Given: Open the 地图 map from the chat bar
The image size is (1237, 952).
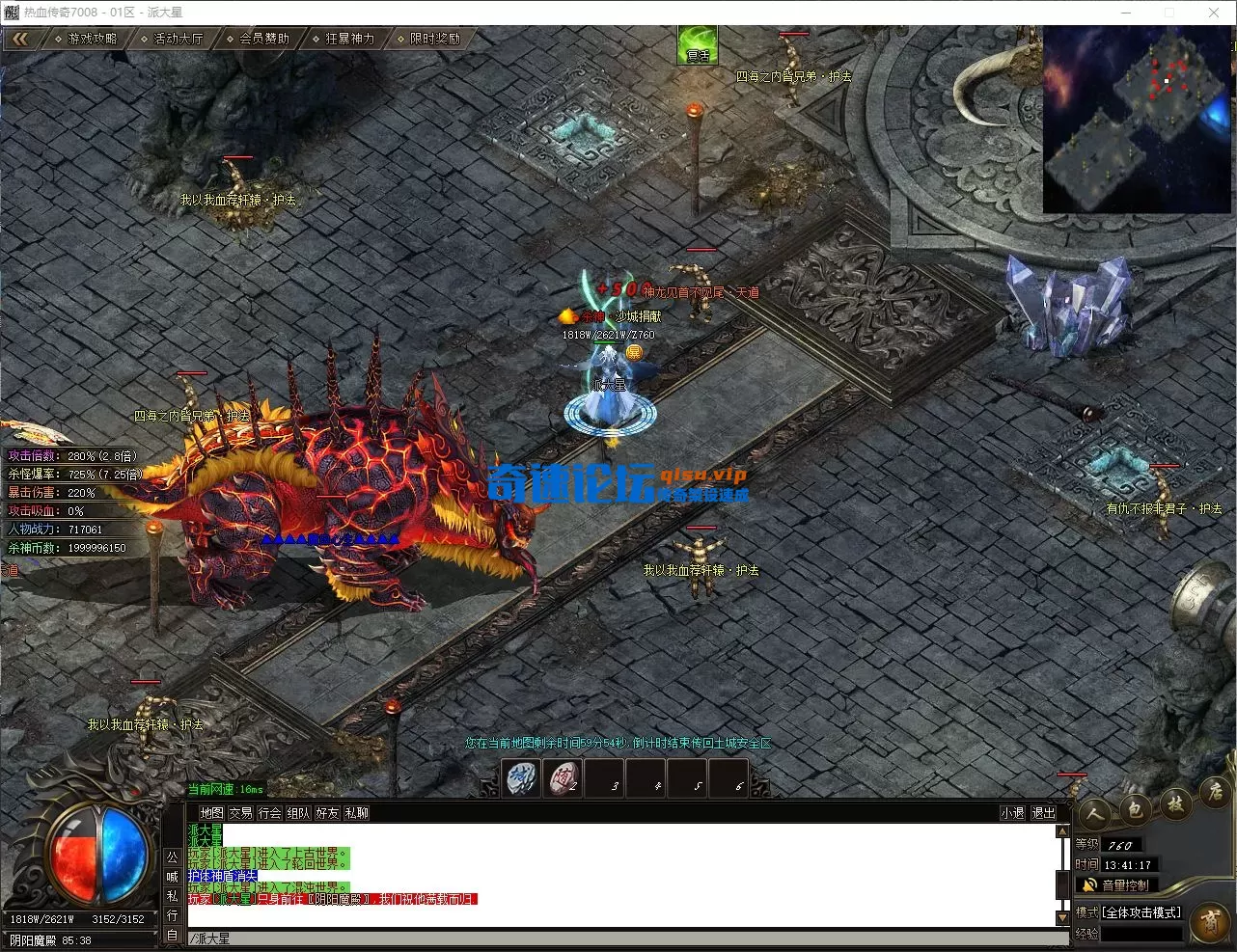Looking at the screenshot, I should coord(211,813).
